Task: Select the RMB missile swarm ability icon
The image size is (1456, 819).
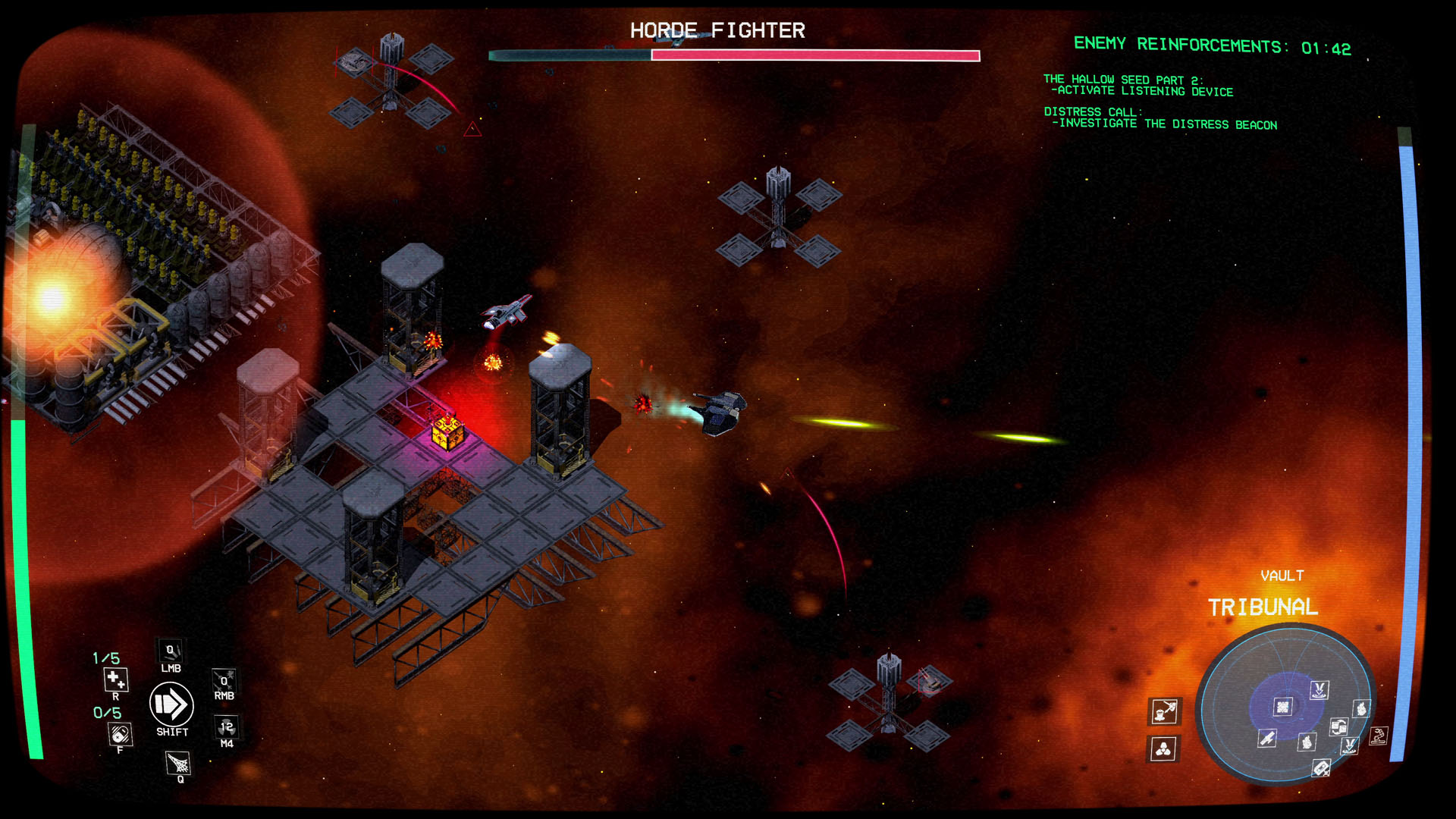Action: (x=223, y=679)
